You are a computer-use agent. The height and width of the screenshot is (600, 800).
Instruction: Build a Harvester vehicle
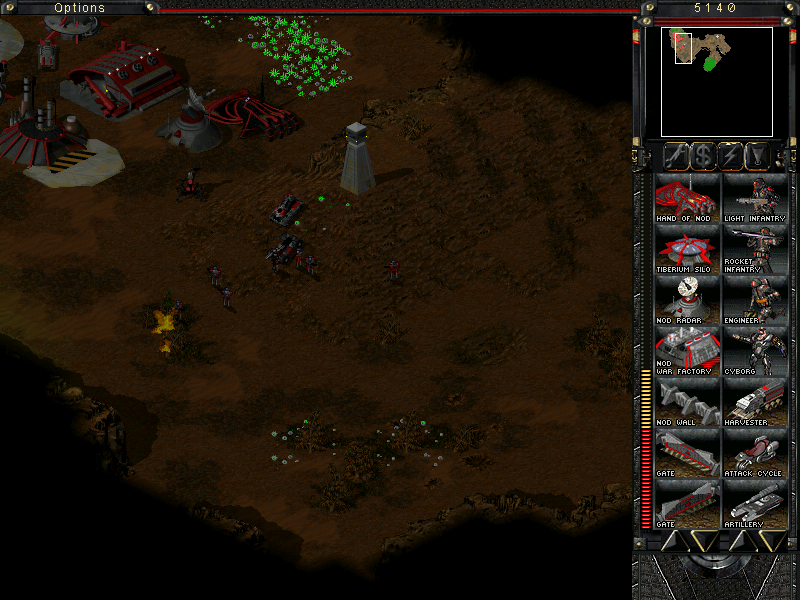pyautogui.click(x=755, y=402)
